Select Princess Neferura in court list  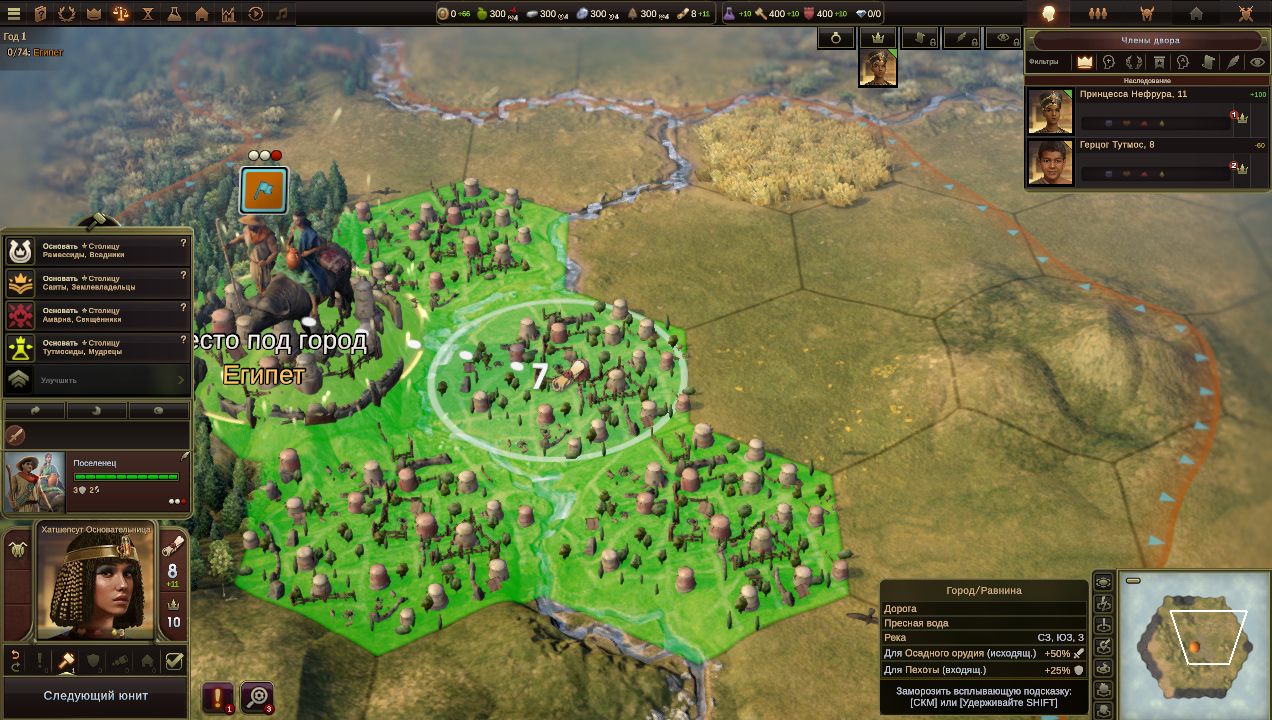click(x=1050, y=111)
